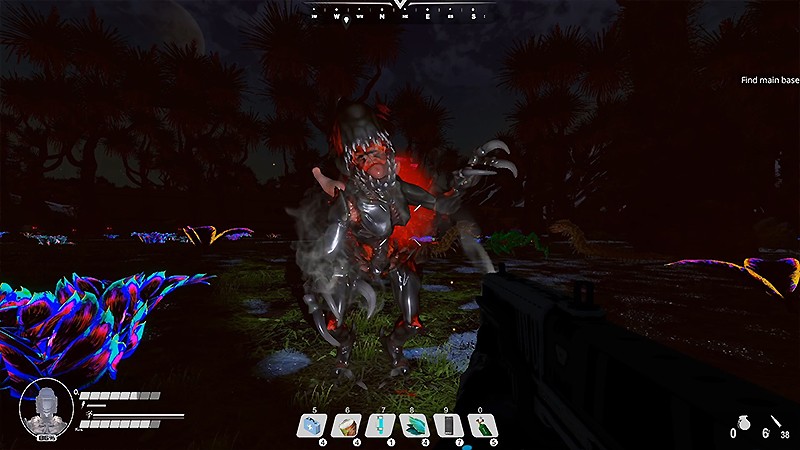Select the grenade icon
Screen dimensions: 800x450
click(743, 424)
